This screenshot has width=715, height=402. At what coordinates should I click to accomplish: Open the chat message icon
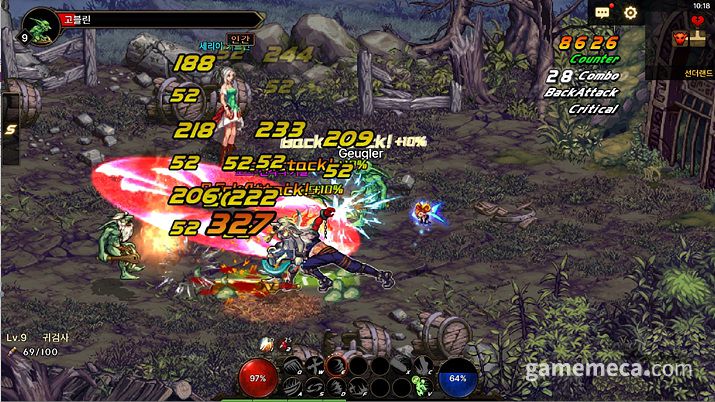pos(602,13)
